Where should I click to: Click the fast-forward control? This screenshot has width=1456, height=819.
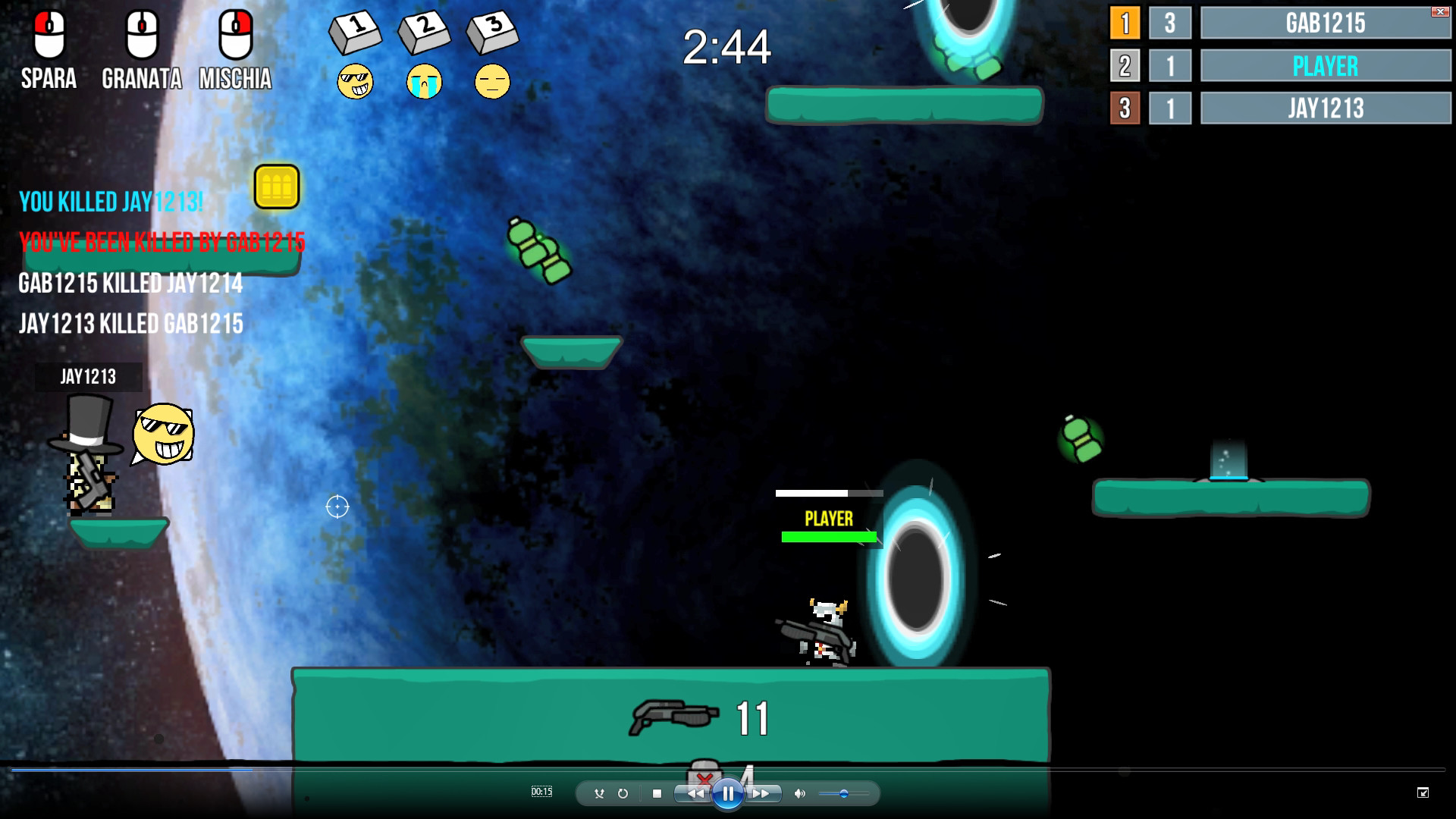tap(761, 793)
